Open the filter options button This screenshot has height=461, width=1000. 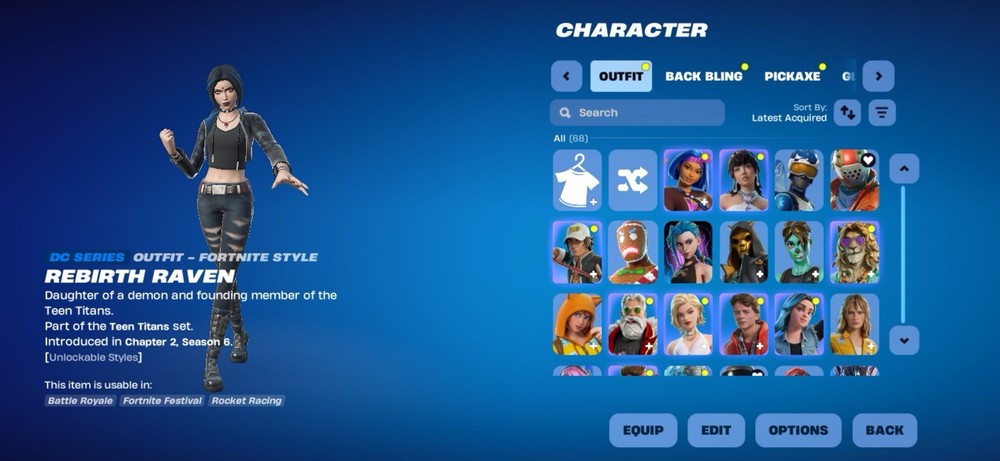coord(881,112)
